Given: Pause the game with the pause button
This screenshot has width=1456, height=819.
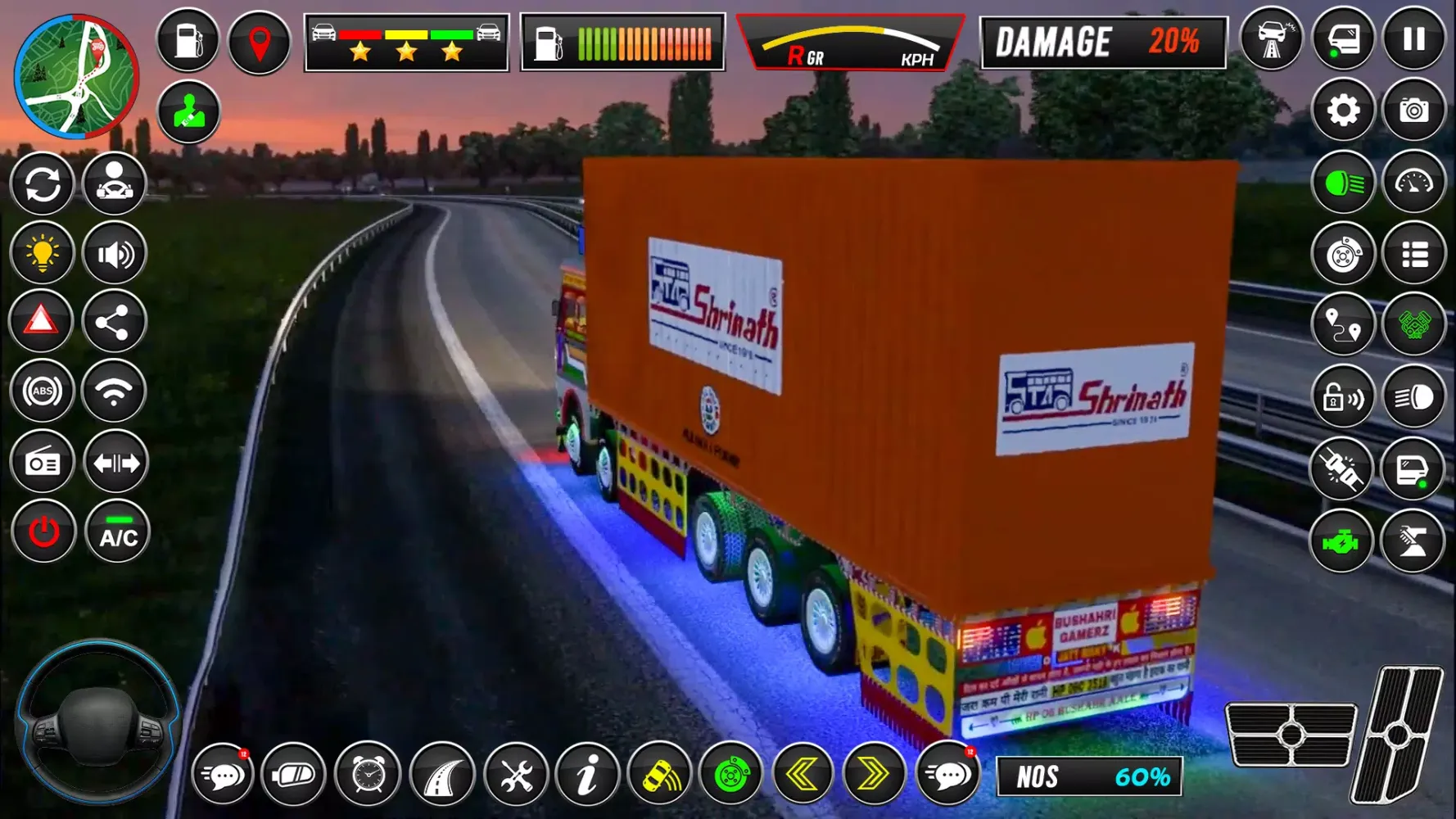Looking at the screenshot, I should (1413, 39).
